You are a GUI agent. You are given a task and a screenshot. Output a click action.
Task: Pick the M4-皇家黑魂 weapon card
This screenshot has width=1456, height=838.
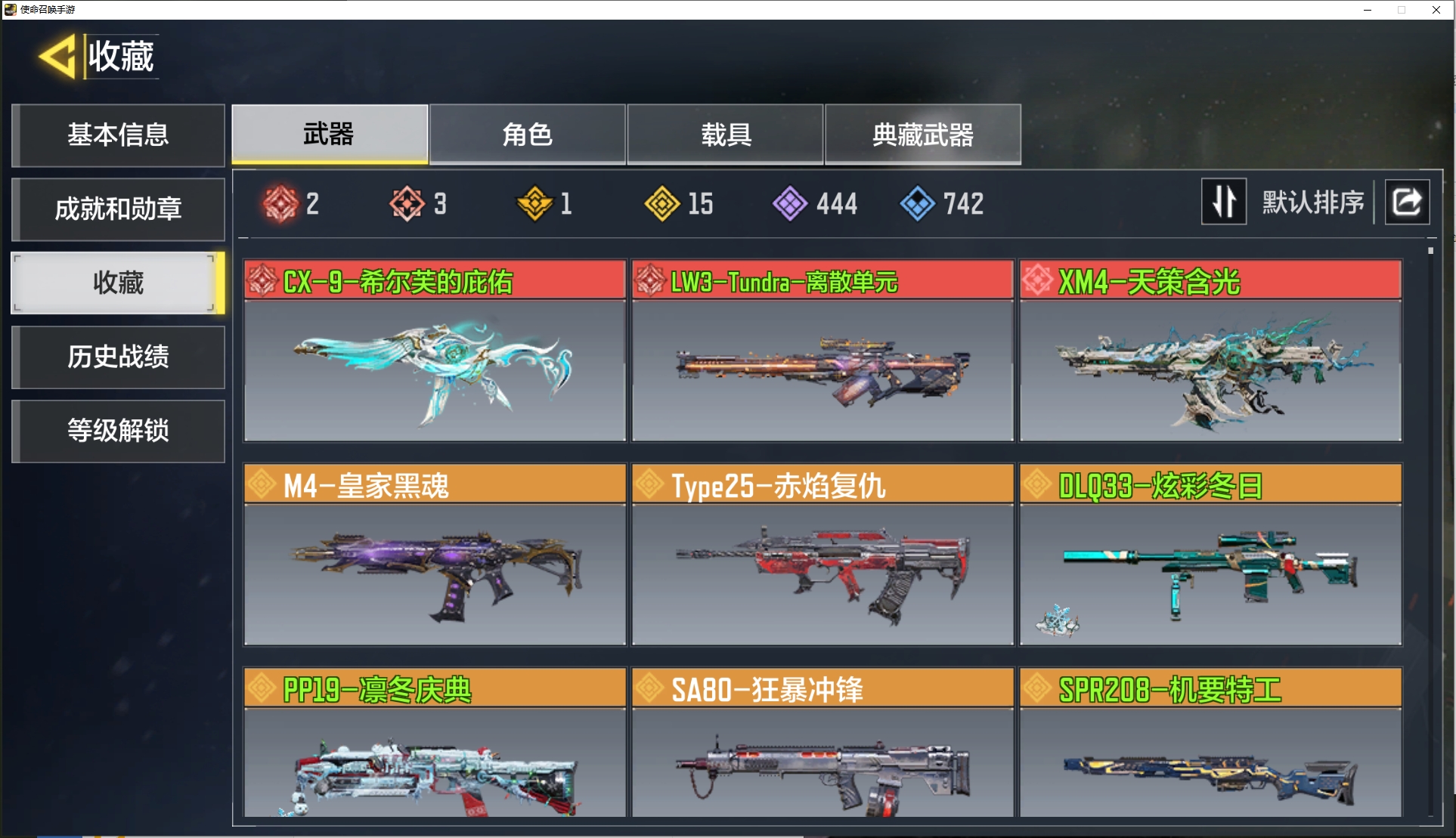(x=435, y=555)
